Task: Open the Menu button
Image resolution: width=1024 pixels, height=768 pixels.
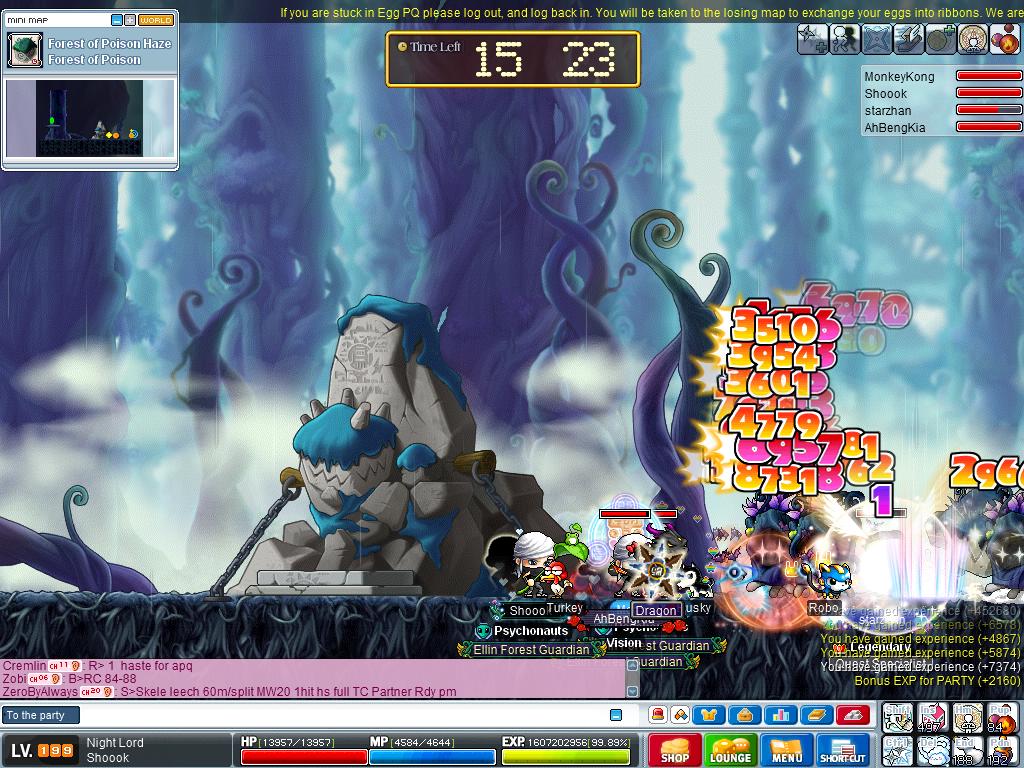Action: pos(787,750)
